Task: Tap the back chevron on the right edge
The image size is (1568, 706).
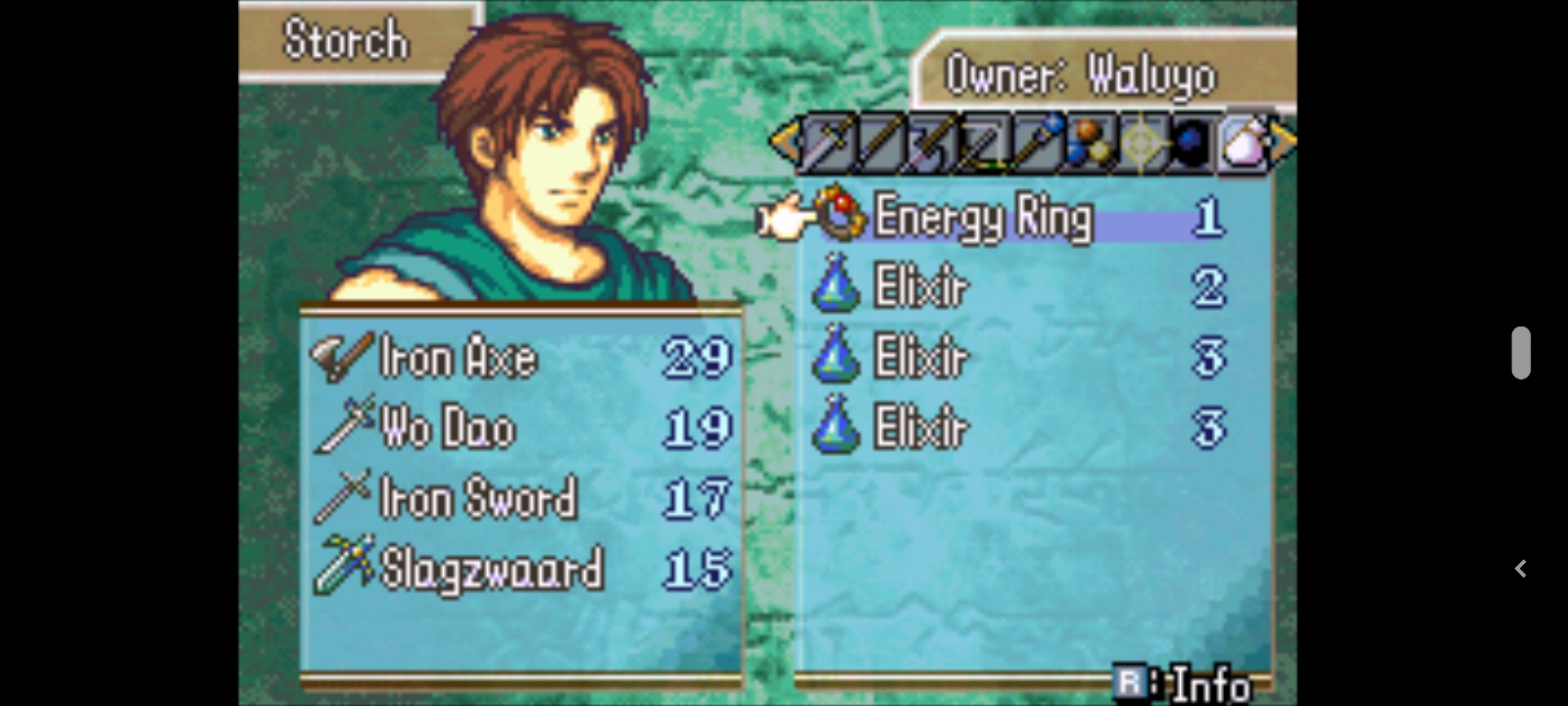Action: click(1521, 568)
